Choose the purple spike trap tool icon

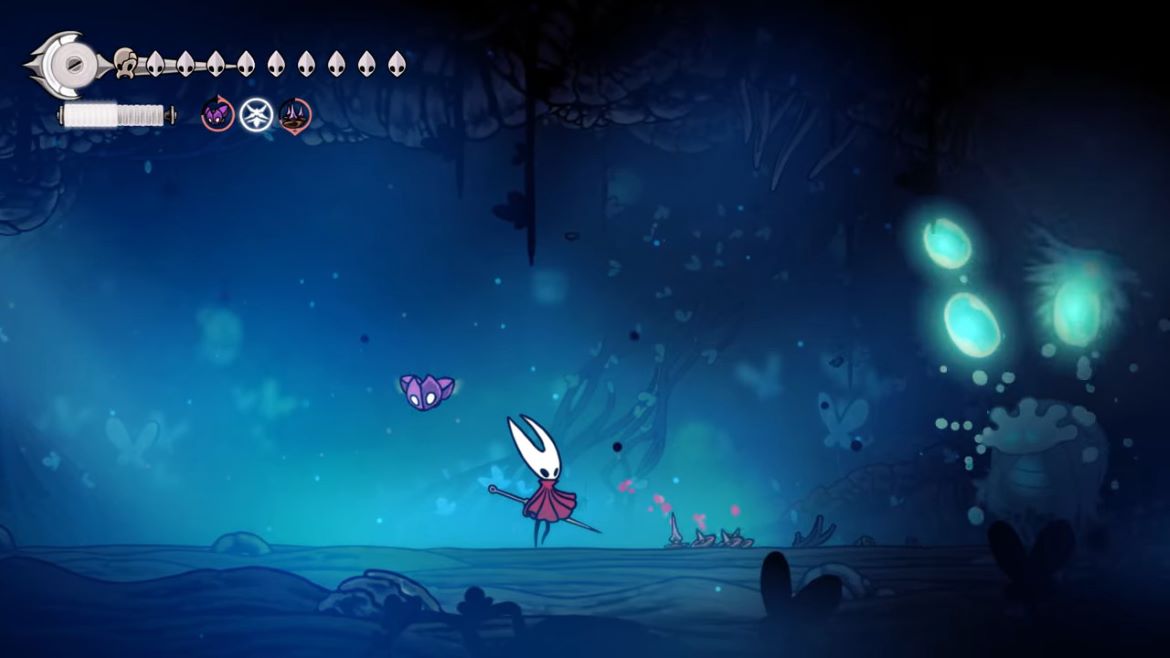coord(294,115)
